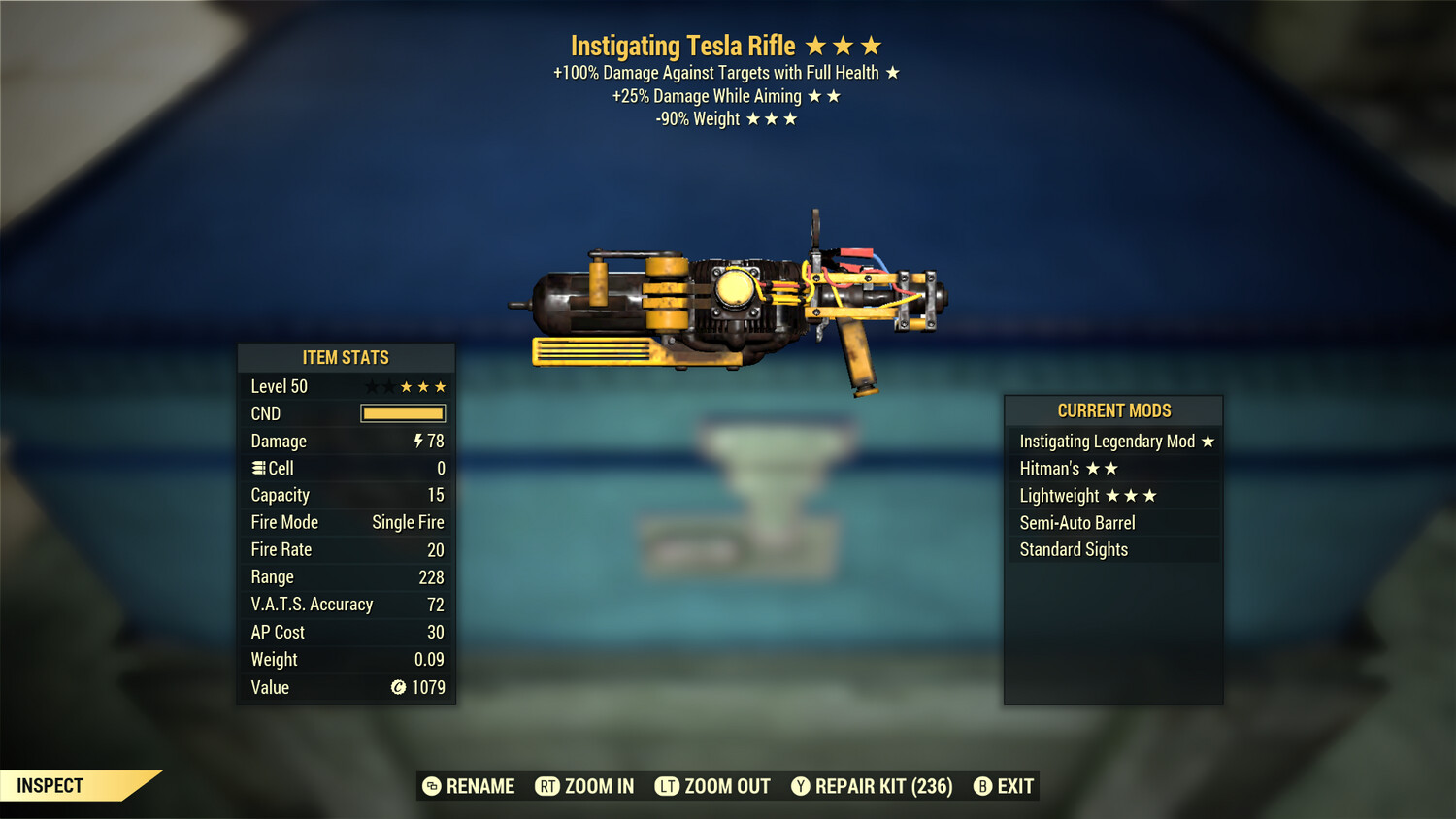This screenshot has width=1456, height=819.
Task: Click the RT Zoom In button icon
Action: point(547,786)
